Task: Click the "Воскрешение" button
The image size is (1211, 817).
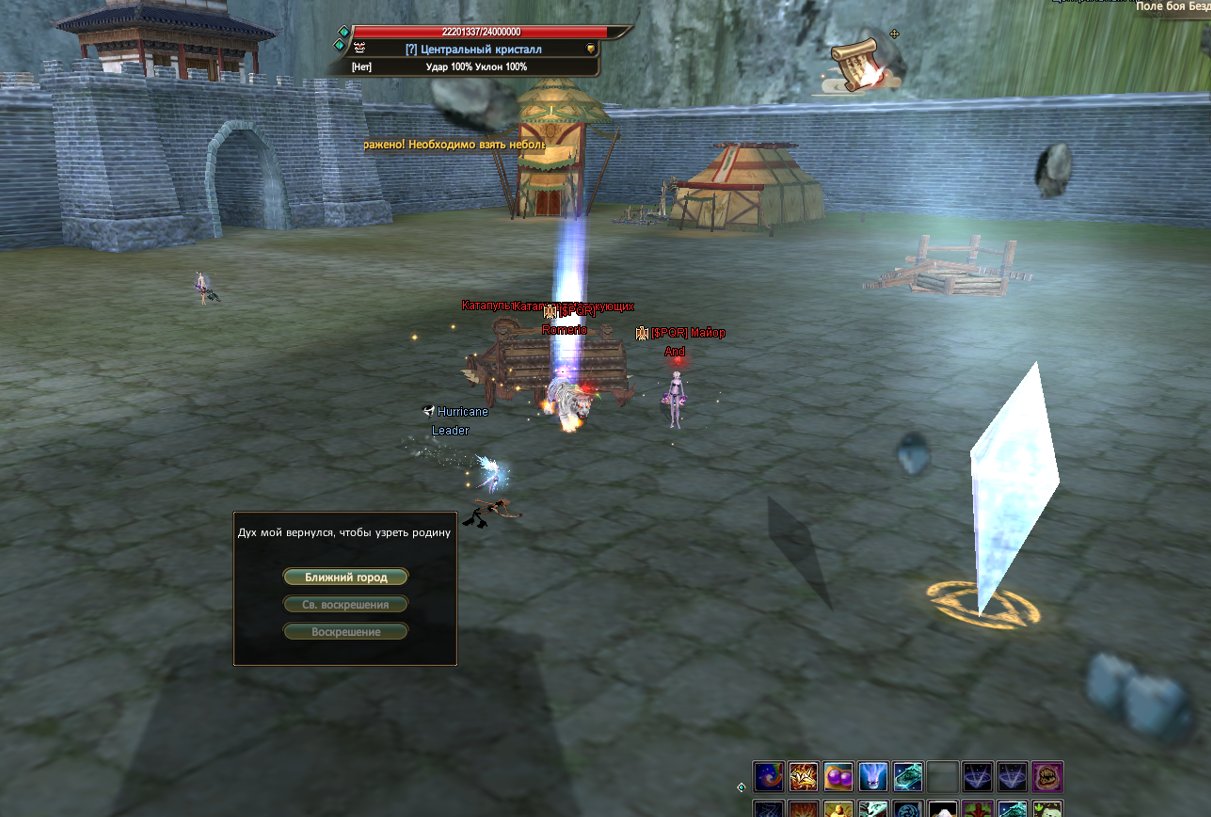Action: coord(345,632)
